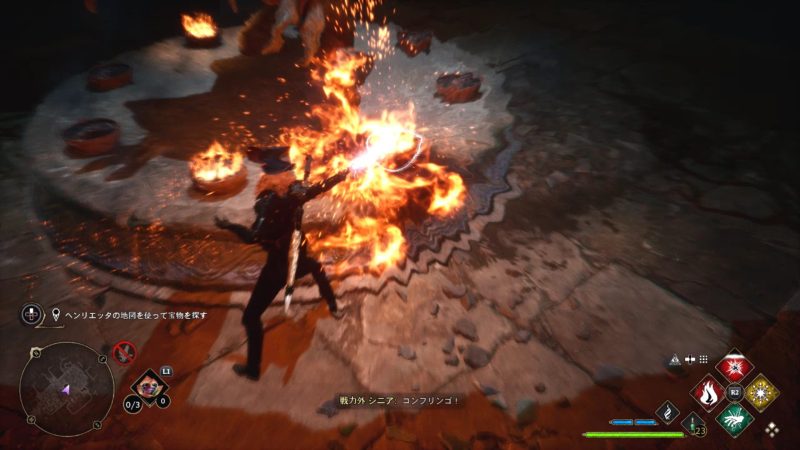Use the Wiggenweld potion with count 23
The width and height of the screenshot is (800, 450).
point(694,424)
